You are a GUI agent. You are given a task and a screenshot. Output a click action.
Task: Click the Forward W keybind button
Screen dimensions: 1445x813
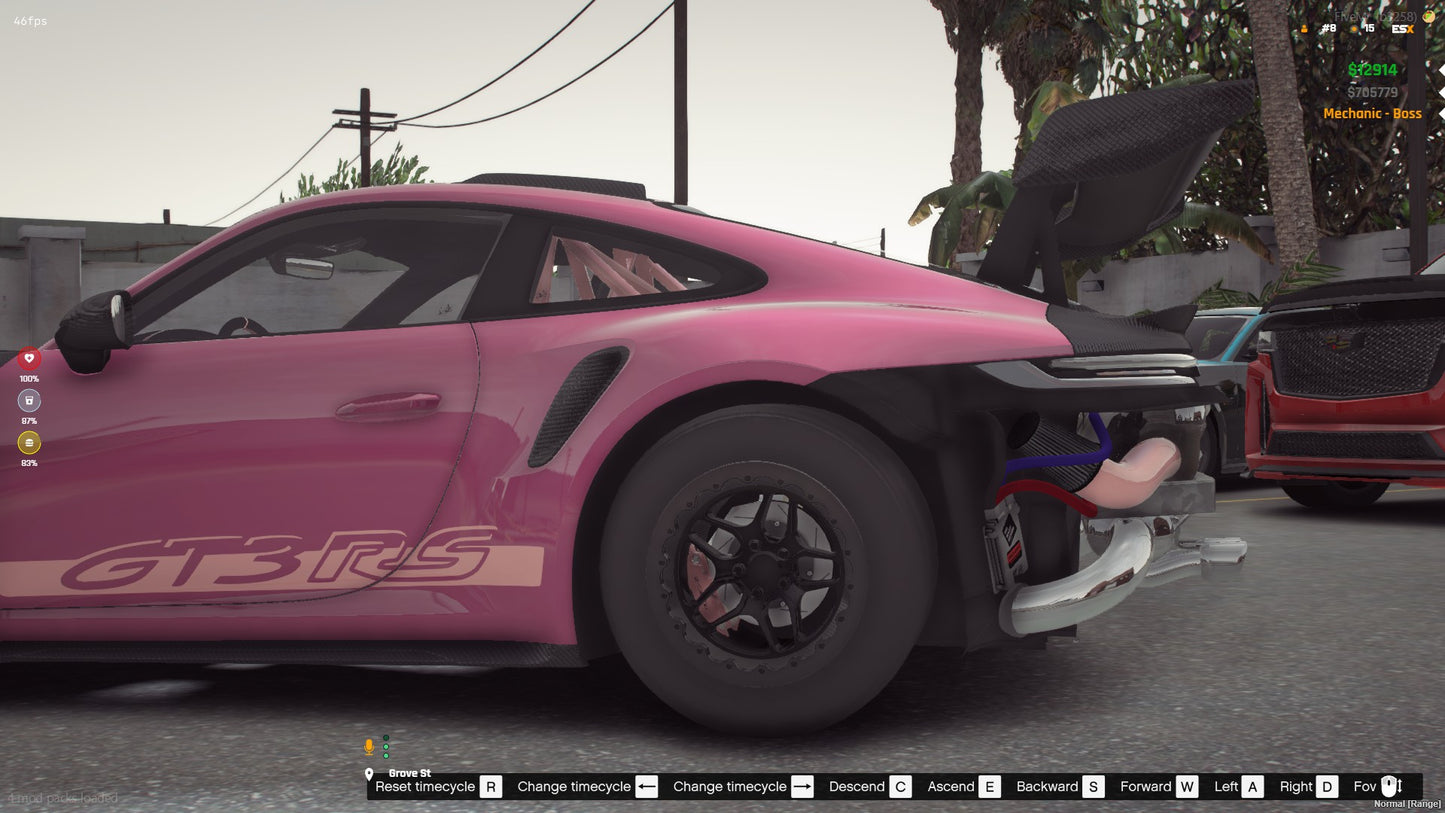coord(1187,787)
